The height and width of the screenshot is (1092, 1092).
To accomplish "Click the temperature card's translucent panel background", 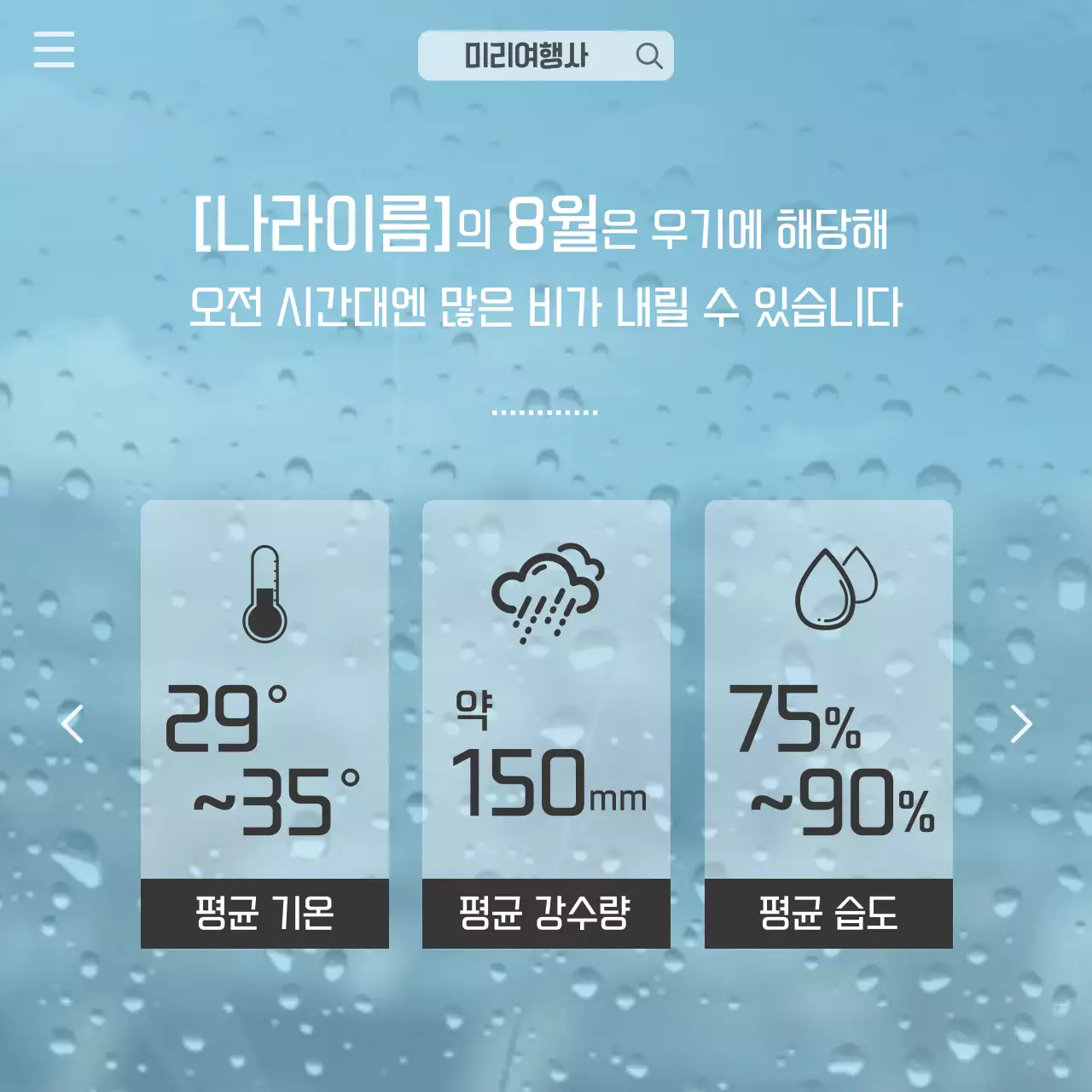I will coord(264,674).
